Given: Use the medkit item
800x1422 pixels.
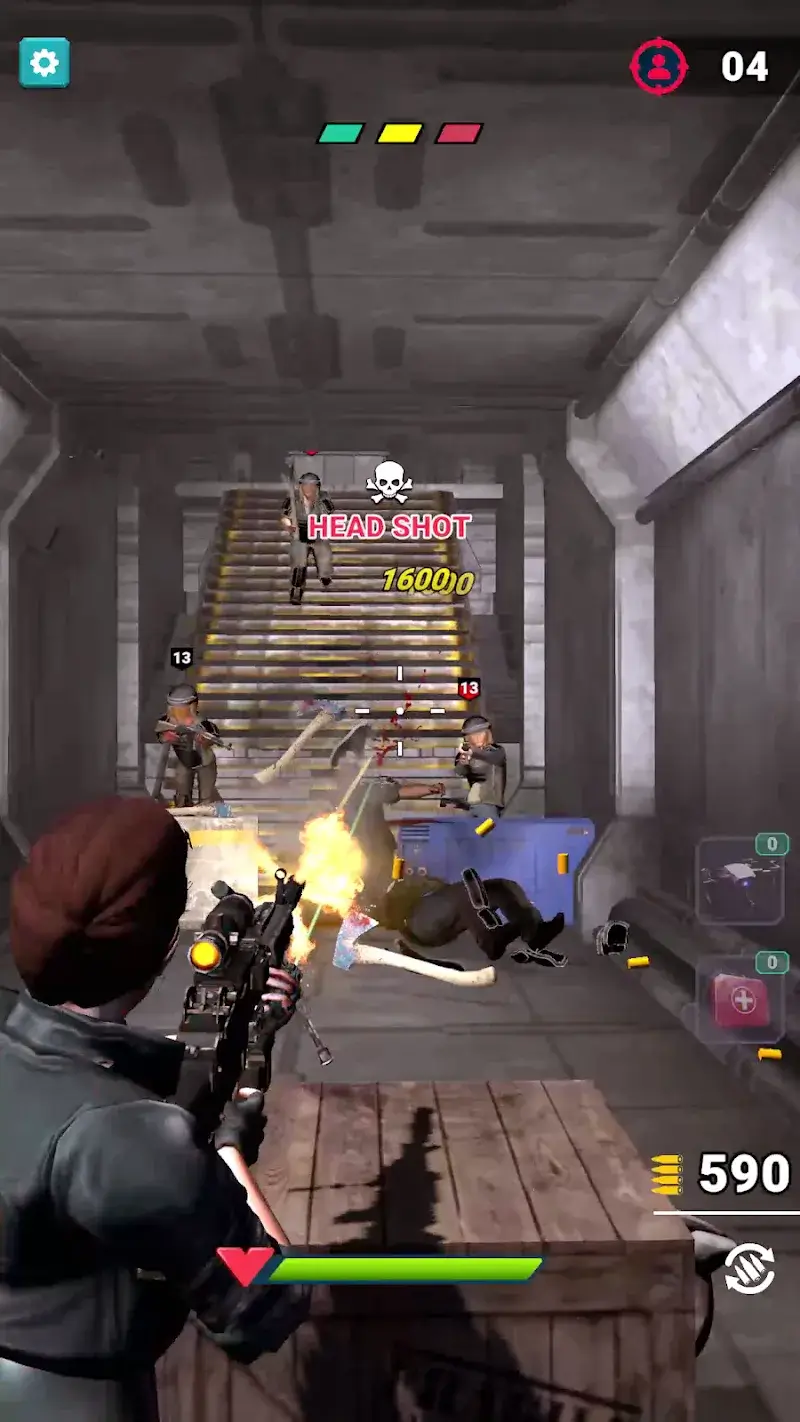Looking at the screenshot, I should [740, 1001].
